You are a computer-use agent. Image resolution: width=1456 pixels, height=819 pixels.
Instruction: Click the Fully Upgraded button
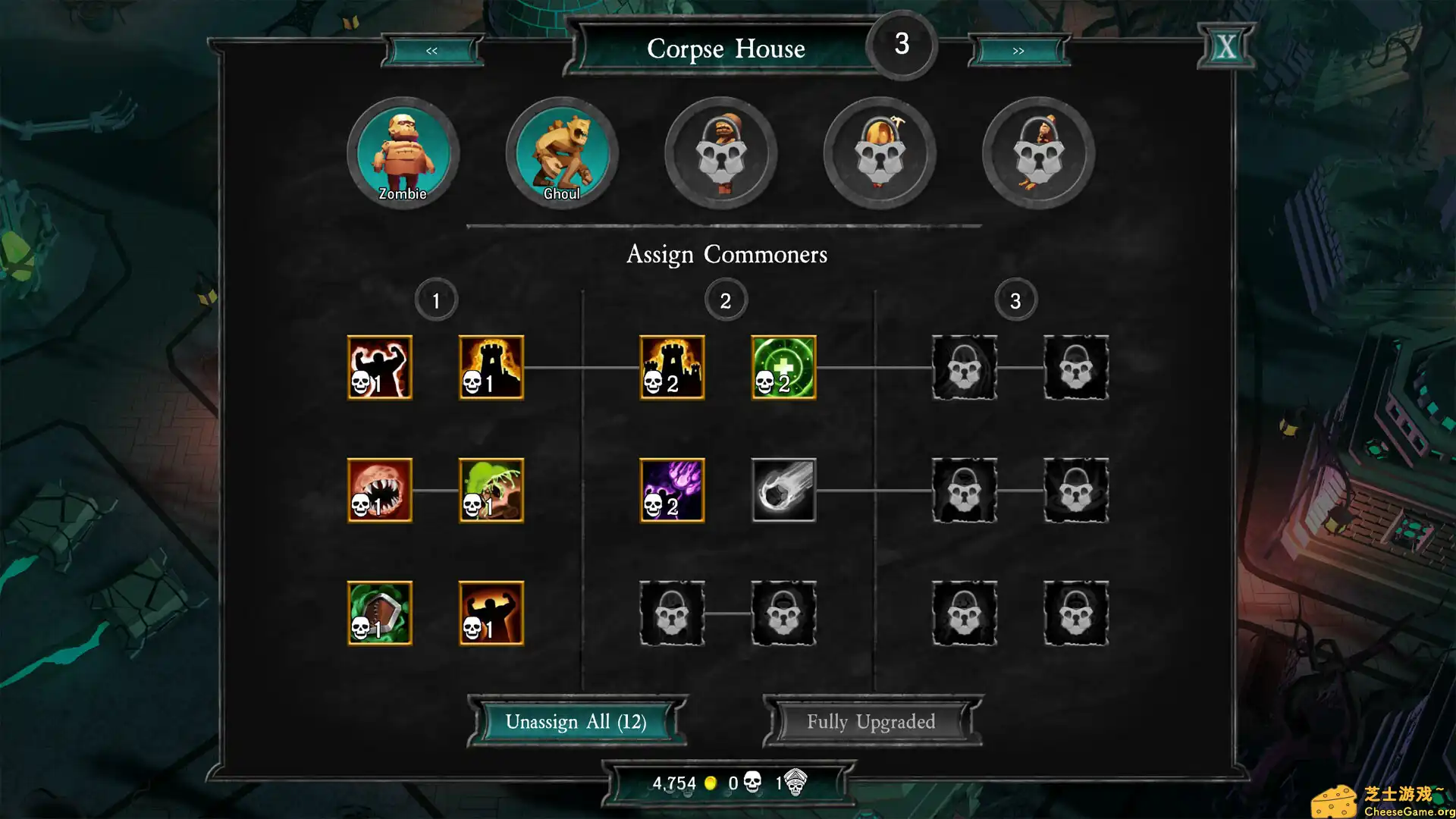(871, 721)
